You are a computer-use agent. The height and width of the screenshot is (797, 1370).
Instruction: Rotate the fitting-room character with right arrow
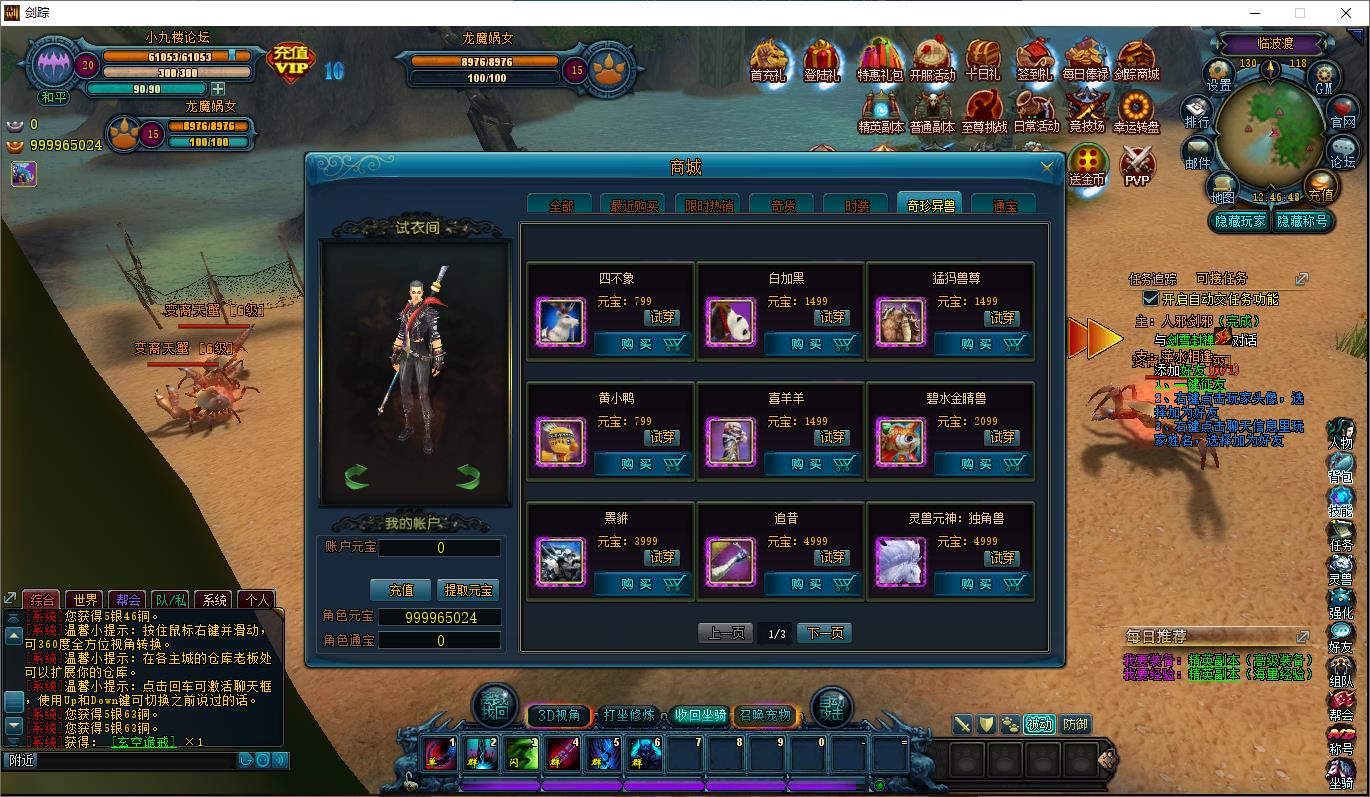point(468,477)
